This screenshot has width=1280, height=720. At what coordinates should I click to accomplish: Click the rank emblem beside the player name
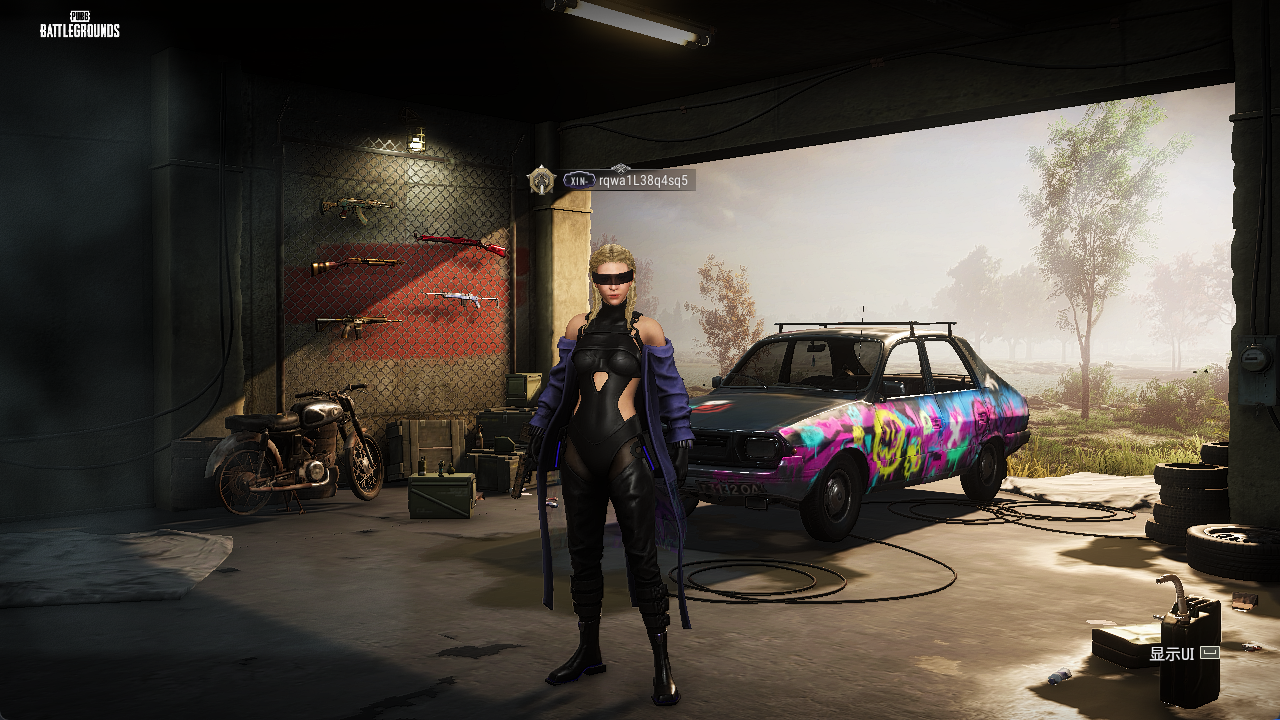542,180
